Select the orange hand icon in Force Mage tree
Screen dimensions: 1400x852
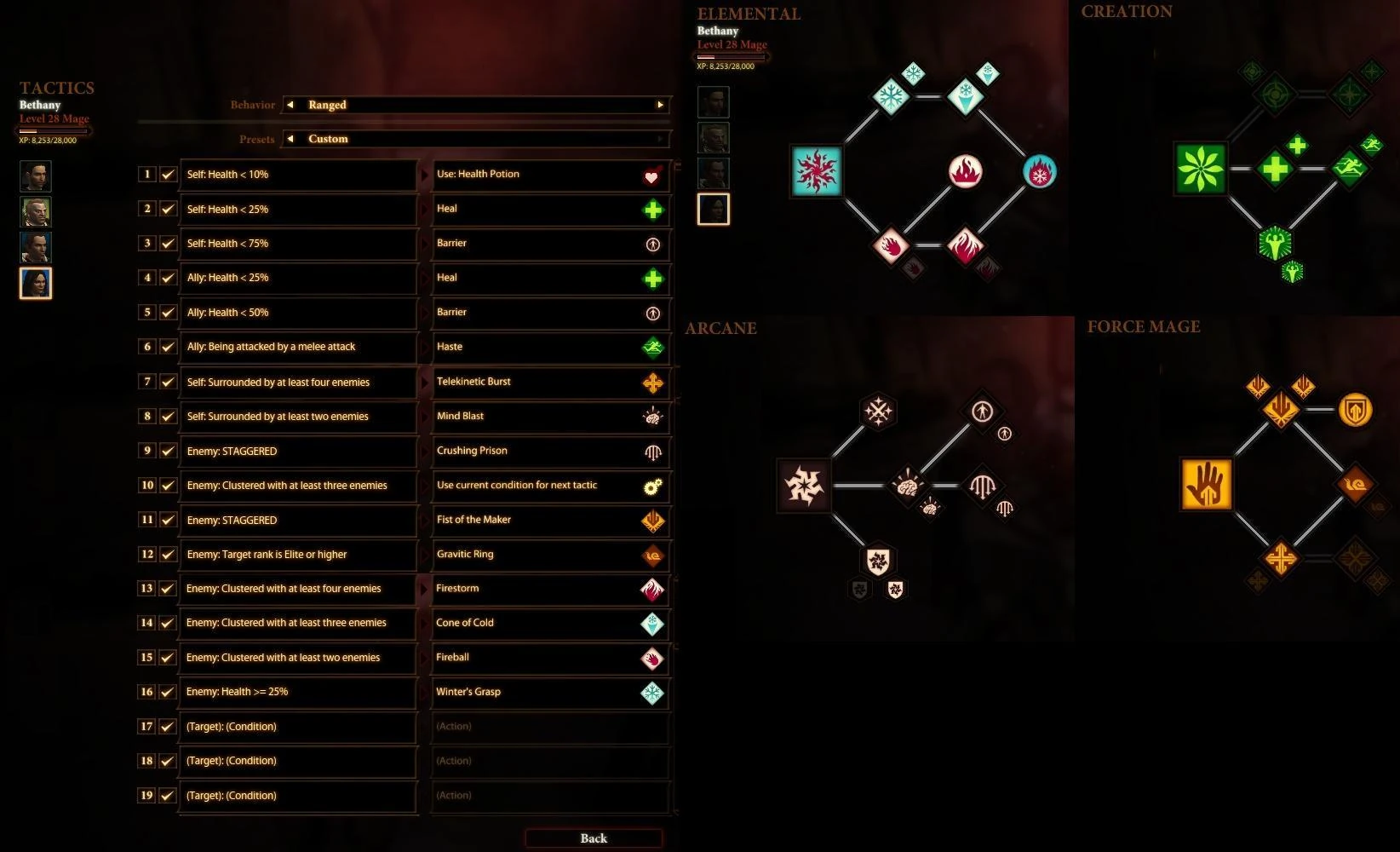[x=1206, y=483]
